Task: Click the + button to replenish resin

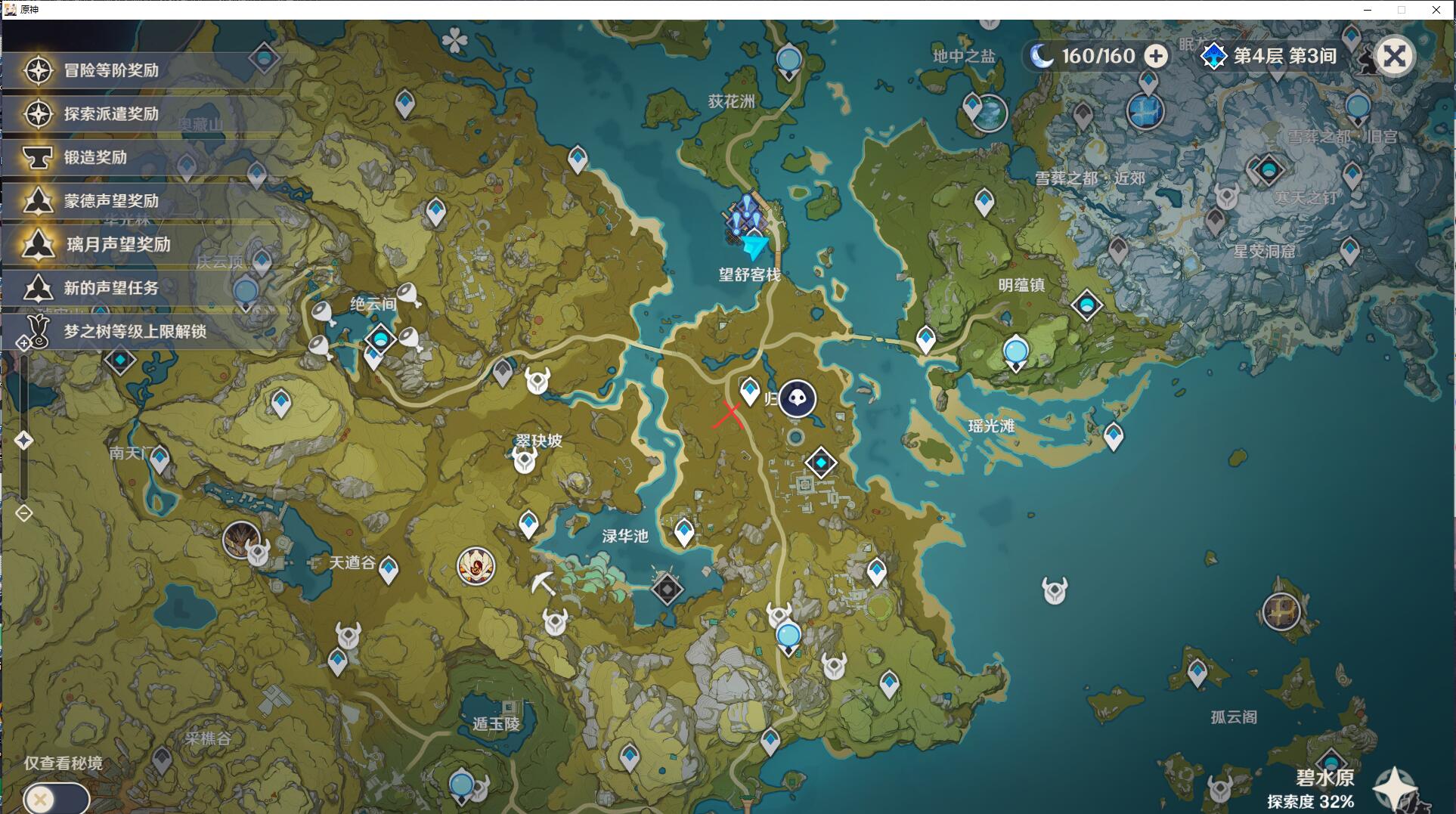Action: pos(1156,55)
